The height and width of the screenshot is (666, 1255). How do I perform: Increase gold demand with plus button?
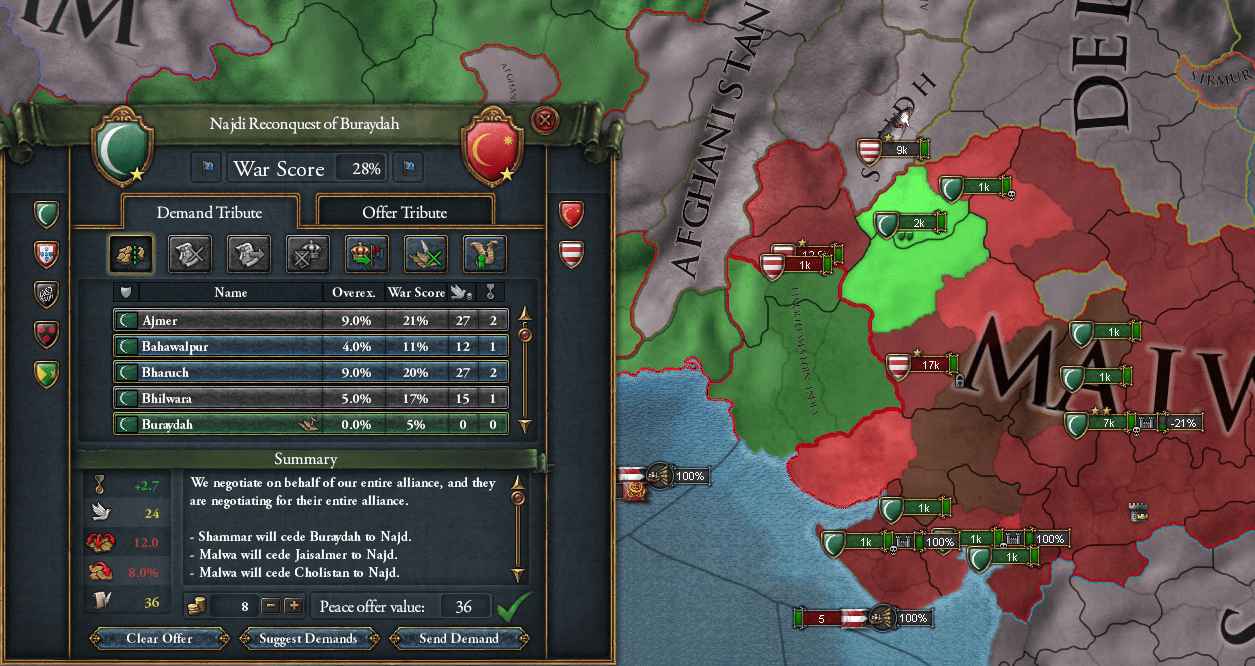(293, 606)
